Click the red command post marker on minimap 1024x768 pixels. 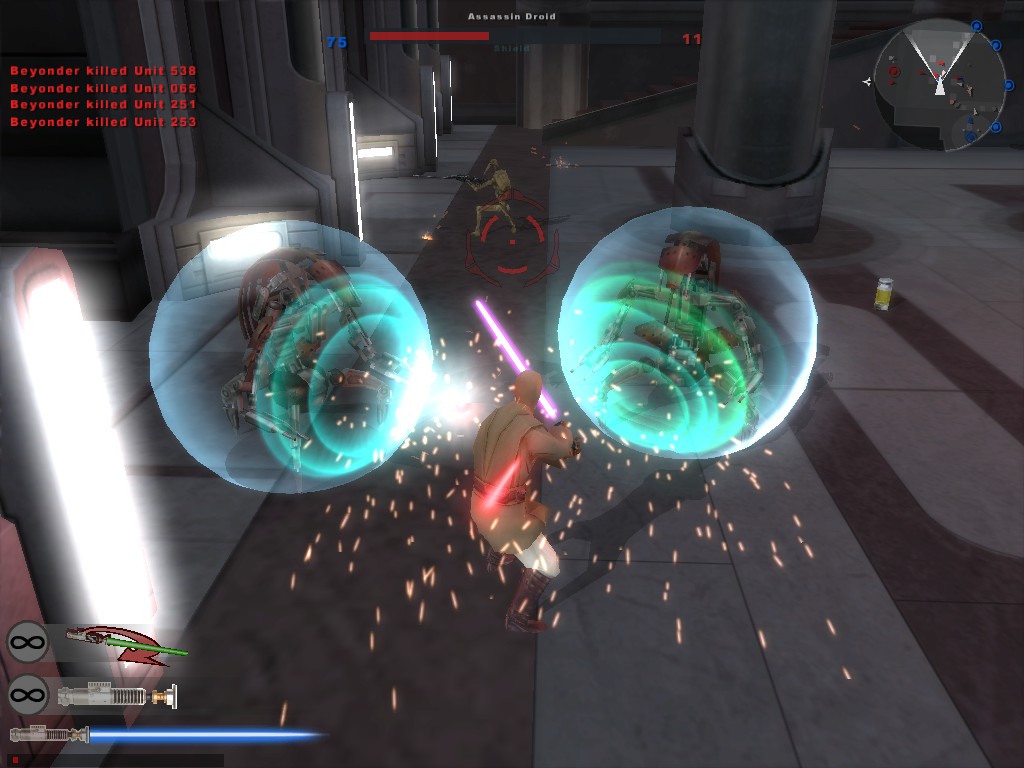coord(893,72)
